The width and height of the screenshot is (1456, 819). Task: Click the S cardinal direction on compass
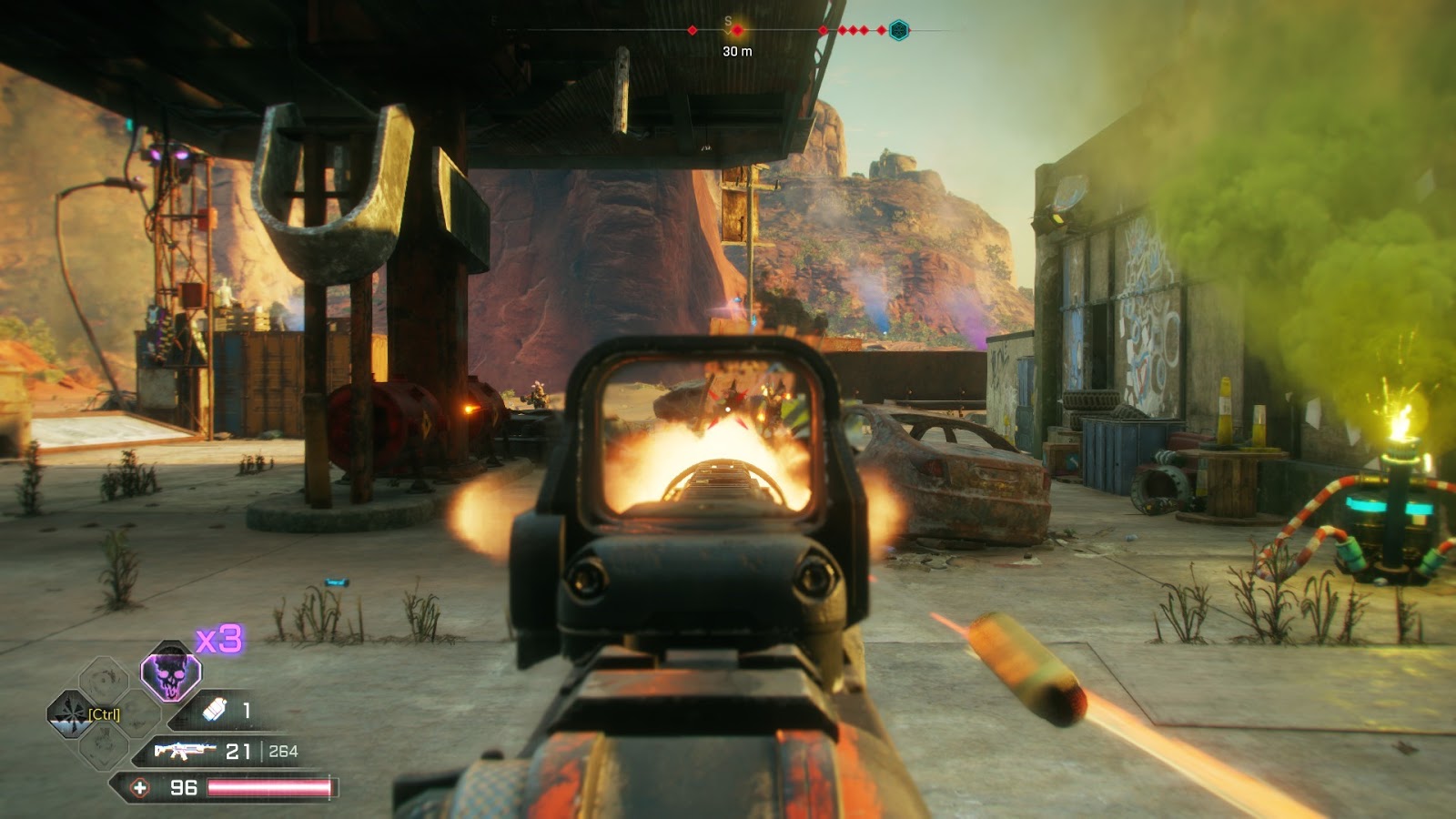728,22
